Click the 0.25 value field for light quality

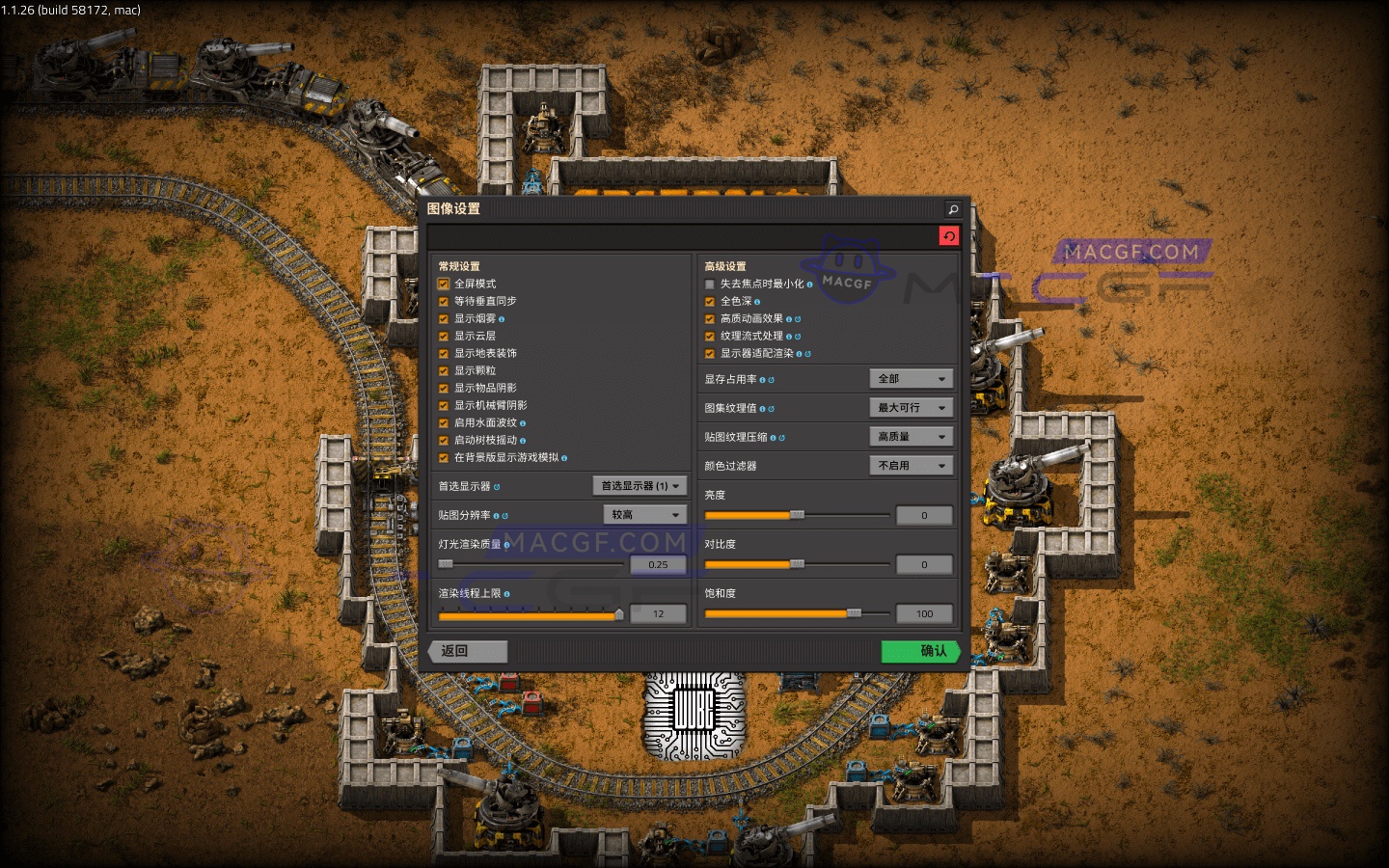click(658, 564)
